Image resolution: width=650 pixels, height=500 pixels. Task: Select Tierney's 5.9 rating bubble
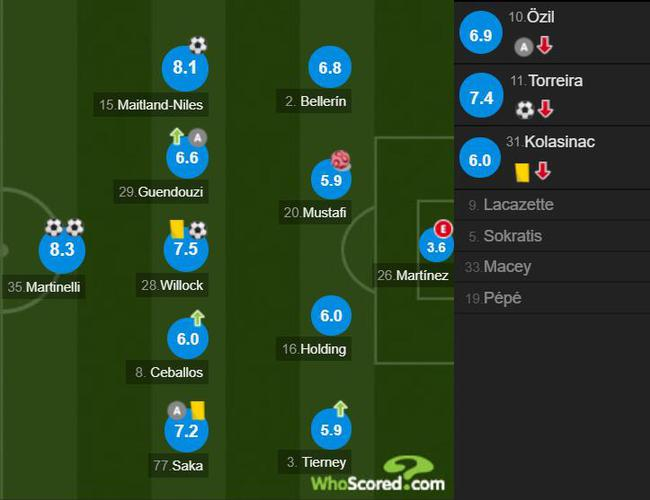[x=330, y=430]
